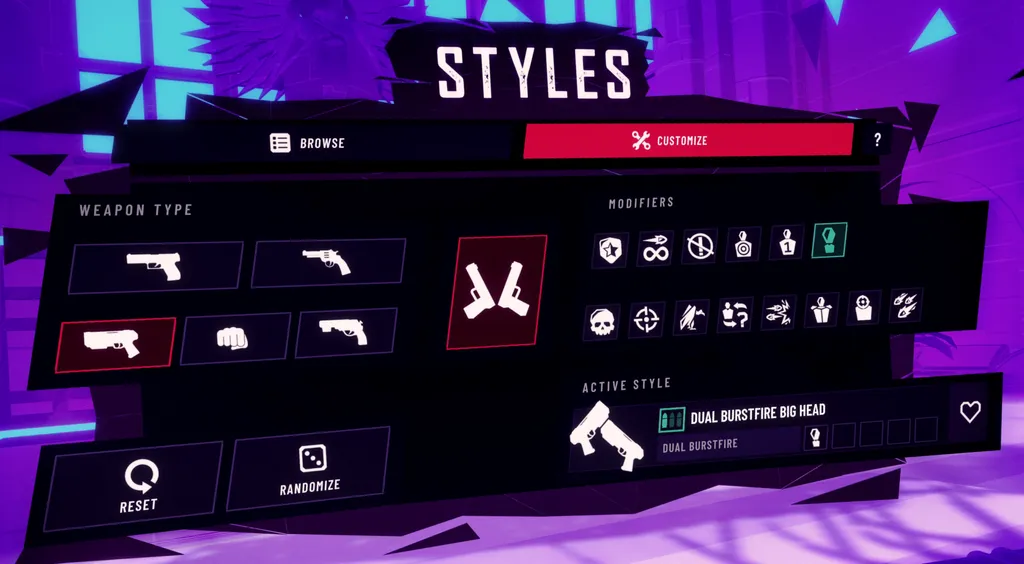Activate the crossed-out circle modifier
The height and width of the screenshot is (564, 1024).
[x=699, y=244]
